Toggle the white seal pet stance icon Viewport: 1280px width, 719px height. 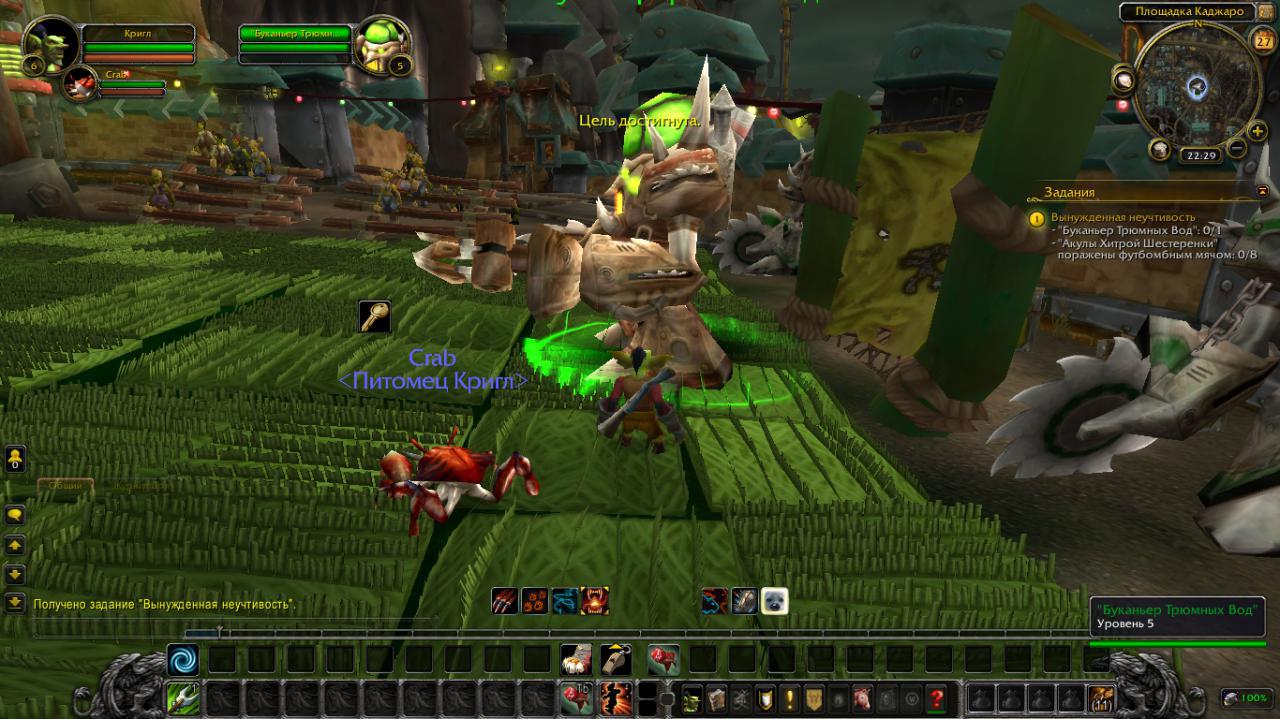[774, 600]
